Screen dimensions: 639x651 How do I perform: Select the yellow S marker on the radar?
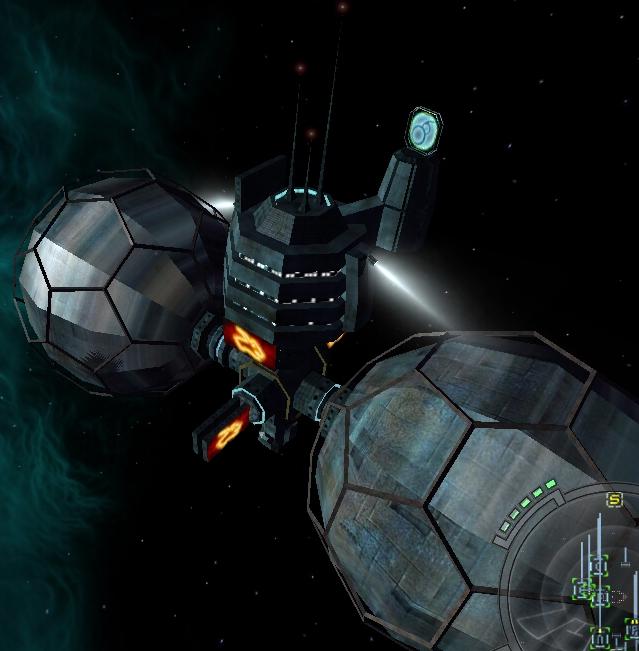tap(614, 499)
